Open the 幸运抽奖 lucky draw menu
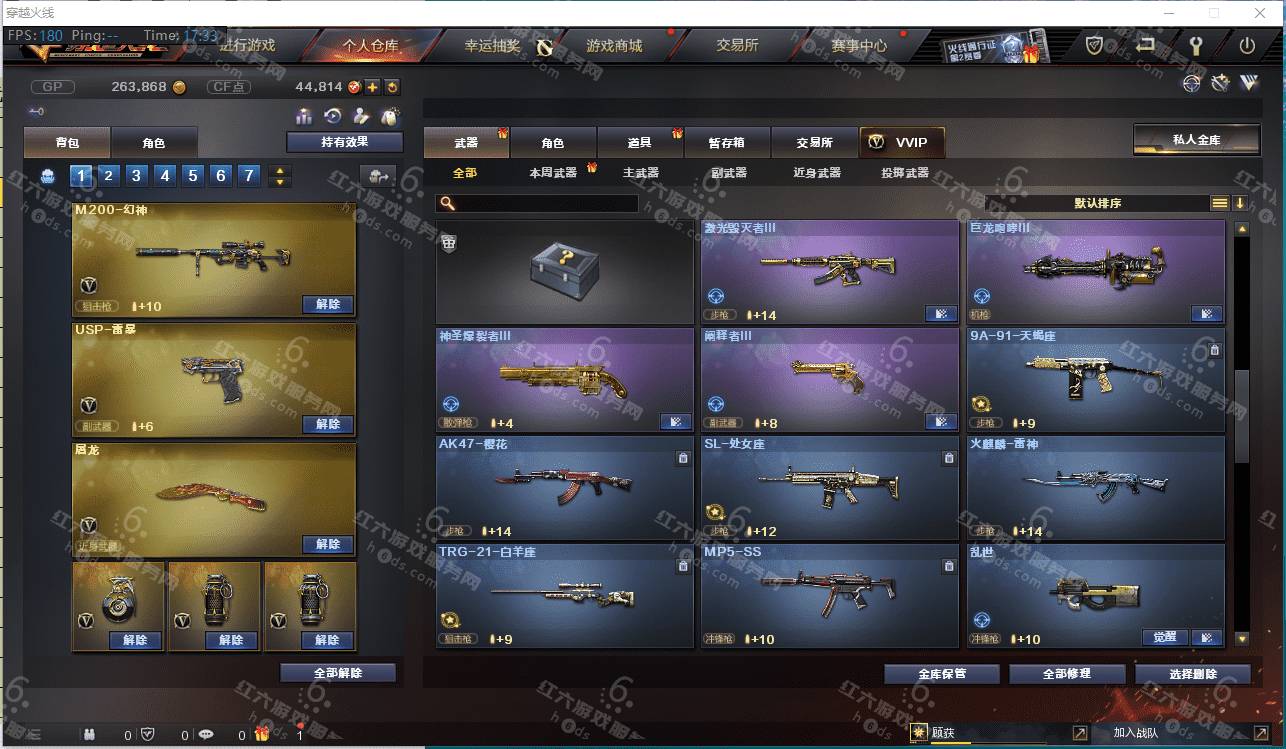This screenshot has height=749, width=1286. (492, 46)
